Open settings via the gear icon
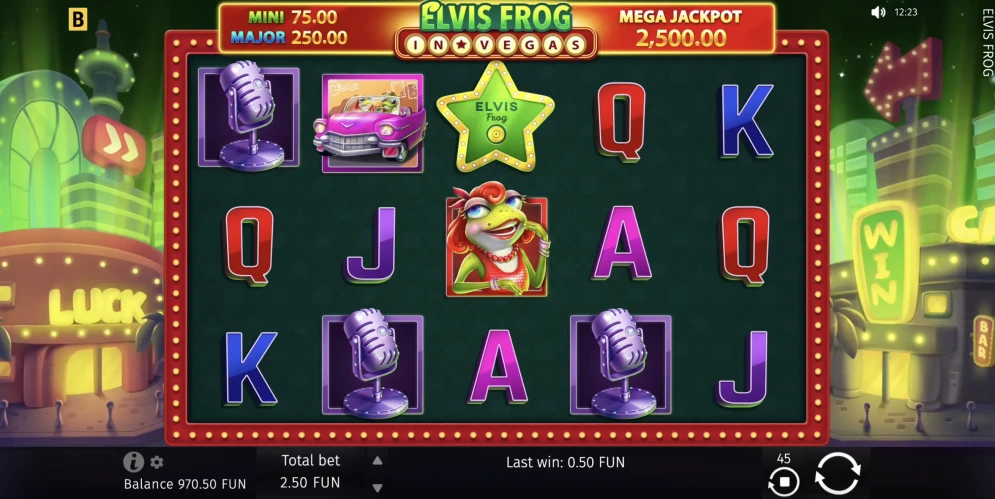The image size is (995, 499). click(x=157, y=462)
